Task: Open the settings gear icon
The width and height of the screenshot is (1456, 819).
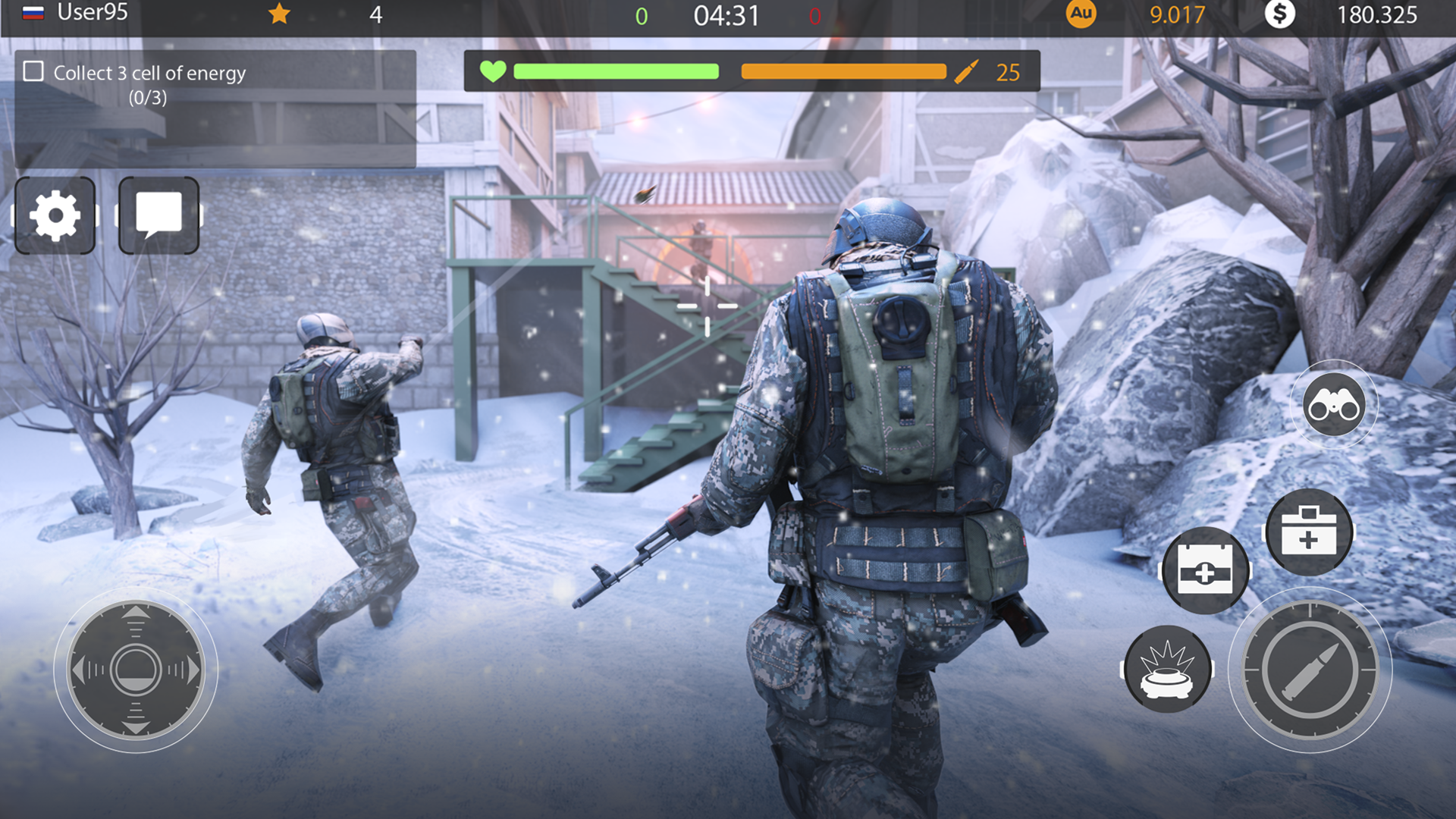Action: (55, 215)
